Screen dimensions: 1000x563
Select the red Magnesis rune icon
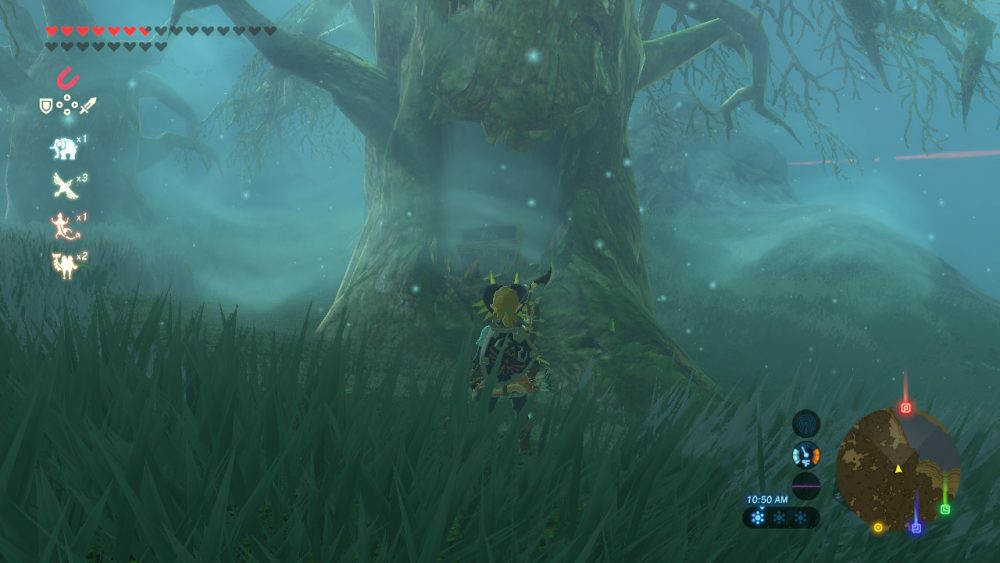tap(67, 77)
